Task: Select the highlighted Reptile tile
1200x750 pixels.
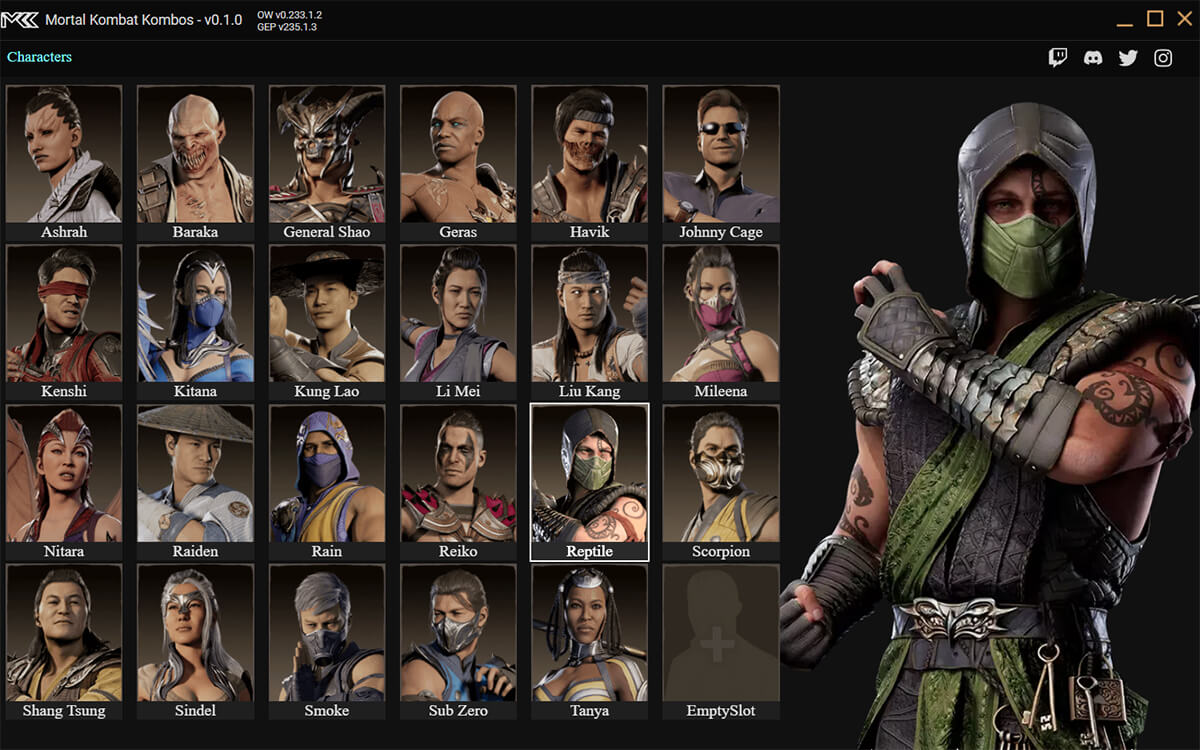Action: click(x=590, y=482)
